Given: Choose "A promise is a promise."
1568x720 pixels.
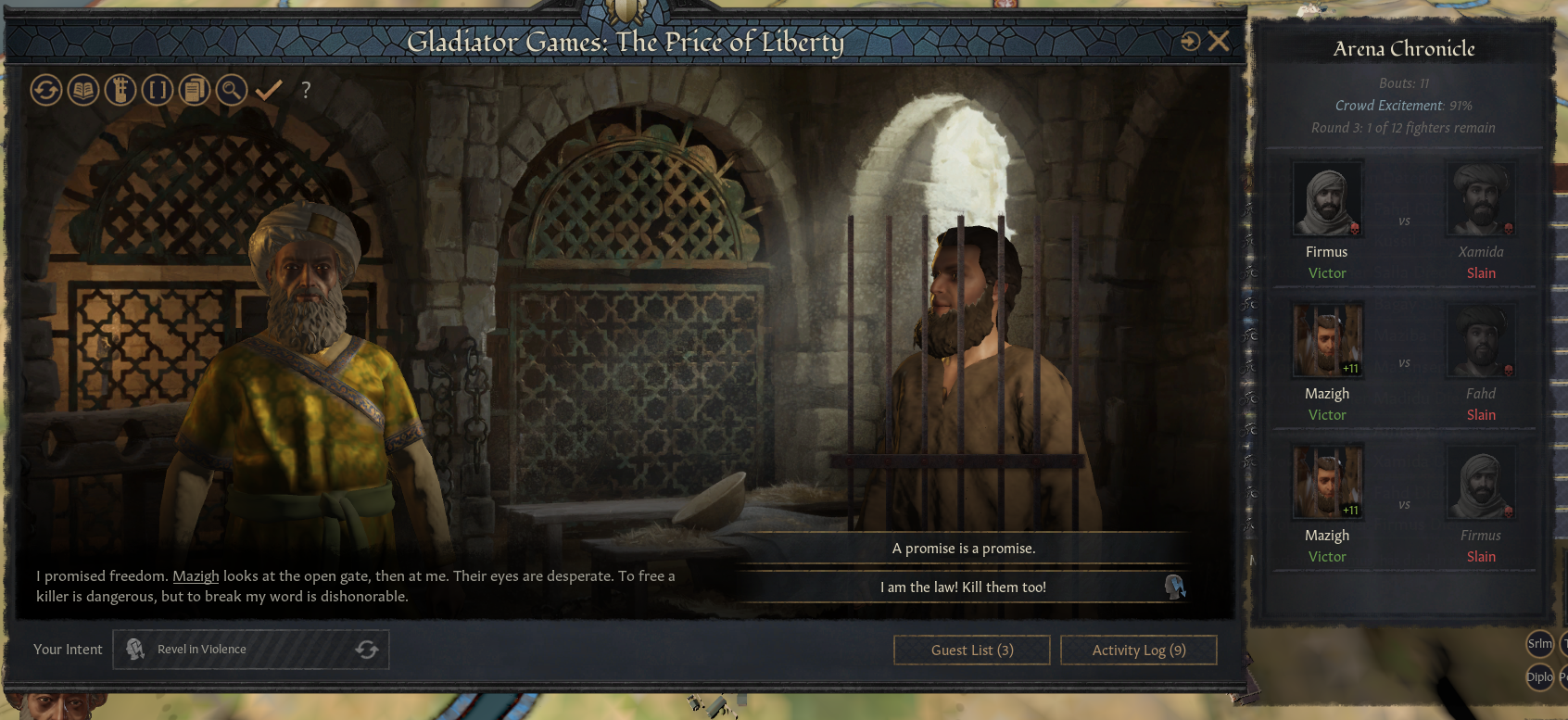Looking at the screenshot, I should click(x=964, y=549).
